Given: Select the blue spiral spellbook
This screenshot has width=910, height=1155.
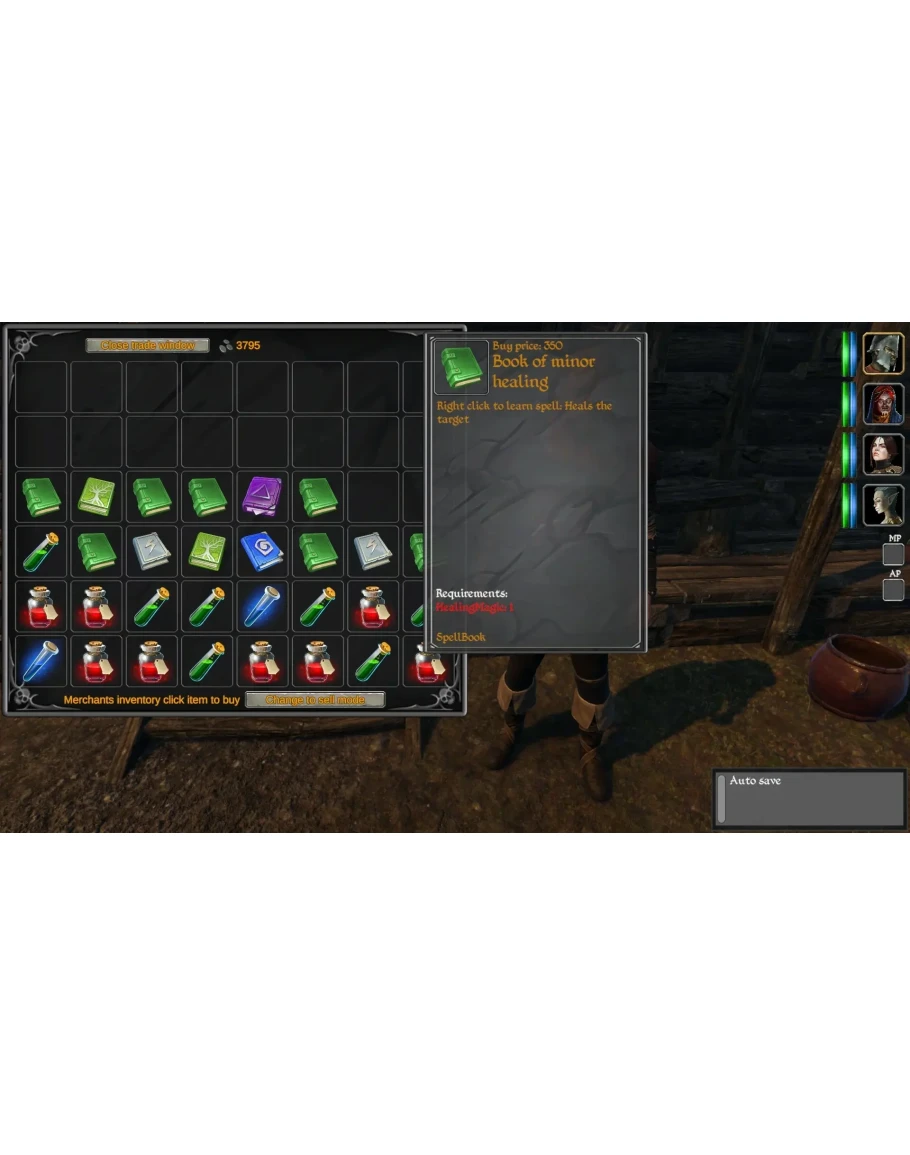Looking at the screenshot, I should 263,552.
